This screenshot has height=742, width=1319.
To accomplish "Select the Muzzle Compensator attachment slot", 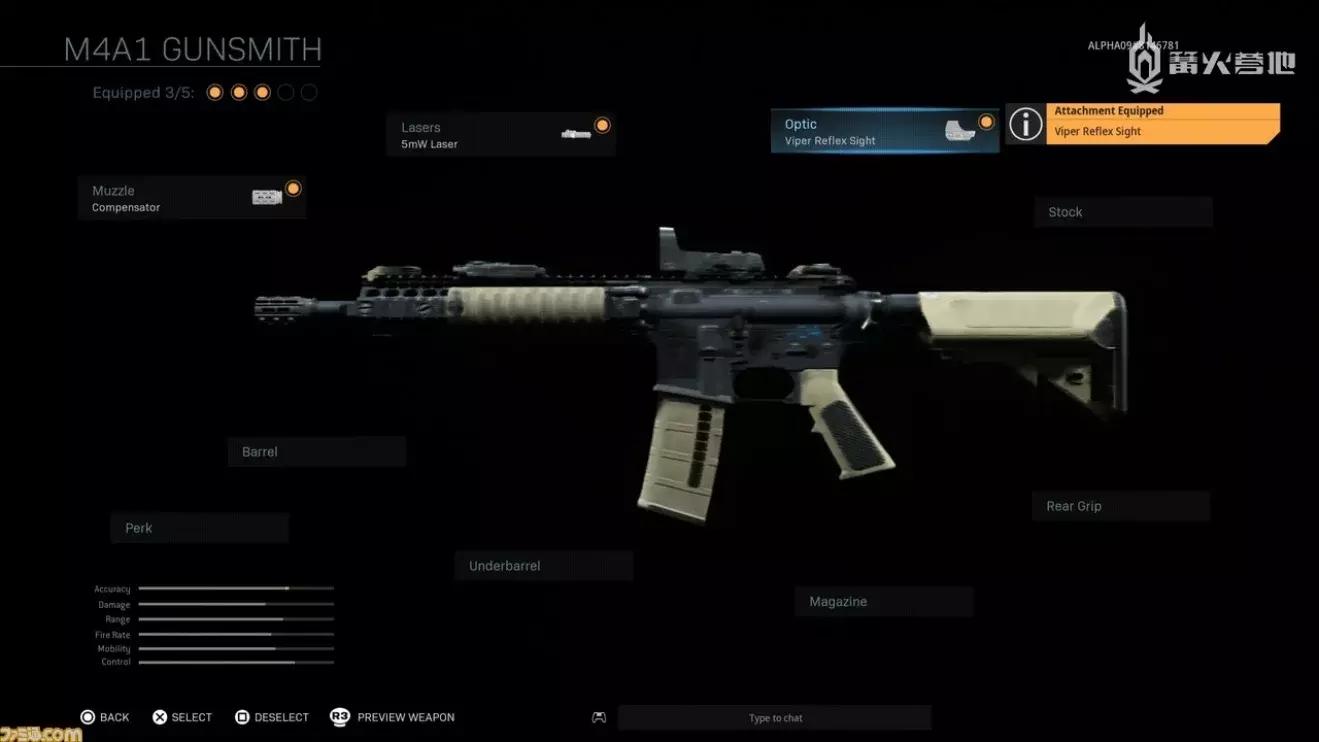I will [x=191, y=198].
